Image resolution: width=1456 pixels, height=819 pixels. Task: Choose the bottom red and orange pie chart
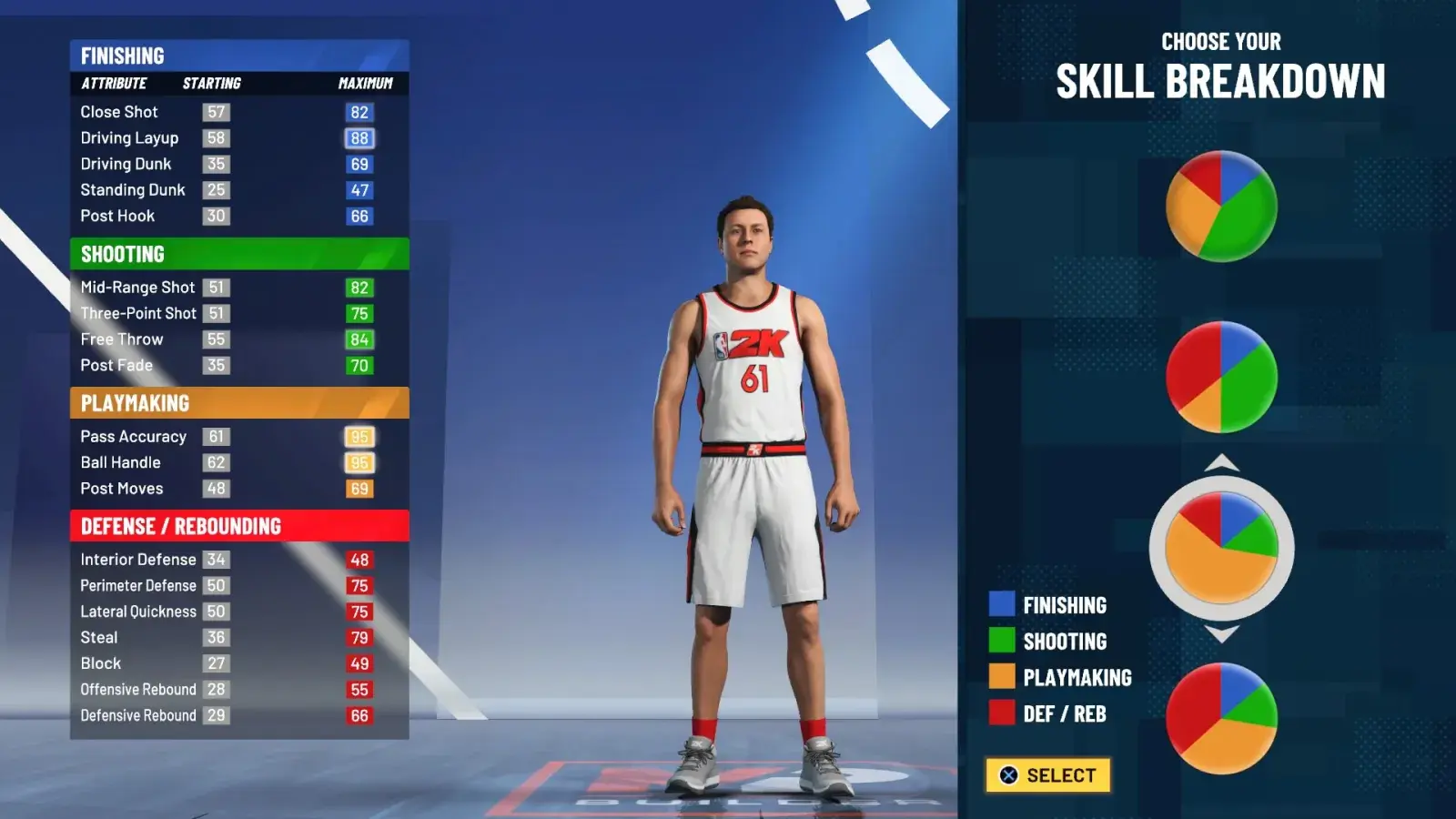click(x=1221, y=718)
